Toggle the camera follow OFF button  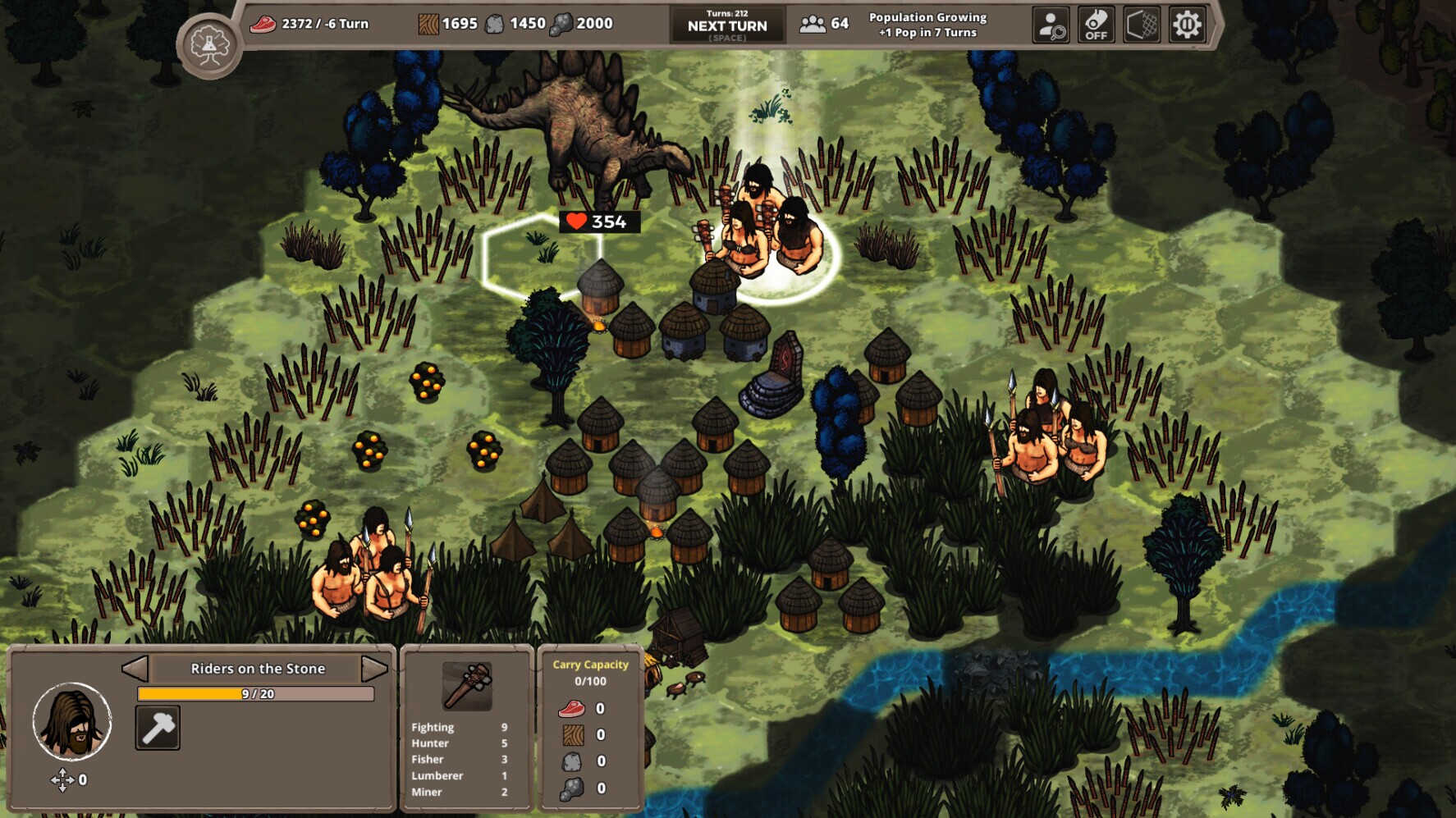click(x=1096, y=25)
